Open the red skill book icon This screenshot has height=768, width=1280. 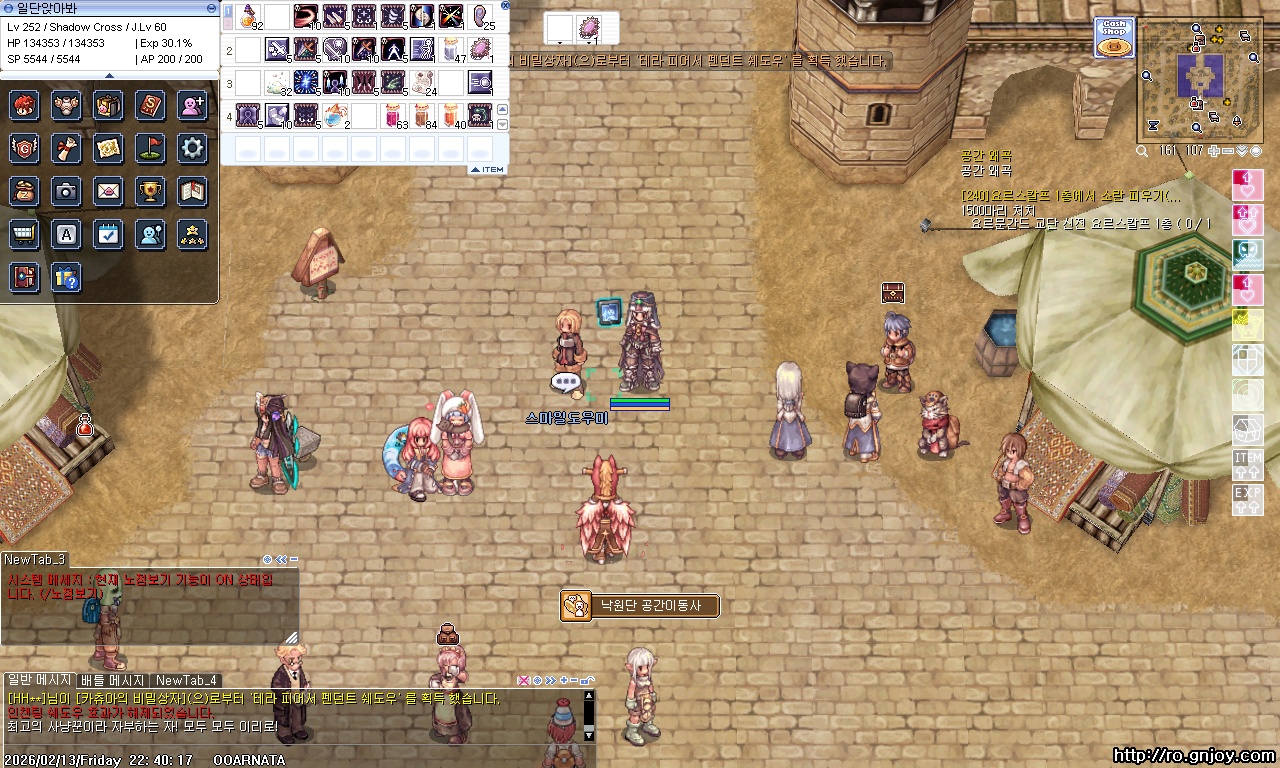point(150,105)
